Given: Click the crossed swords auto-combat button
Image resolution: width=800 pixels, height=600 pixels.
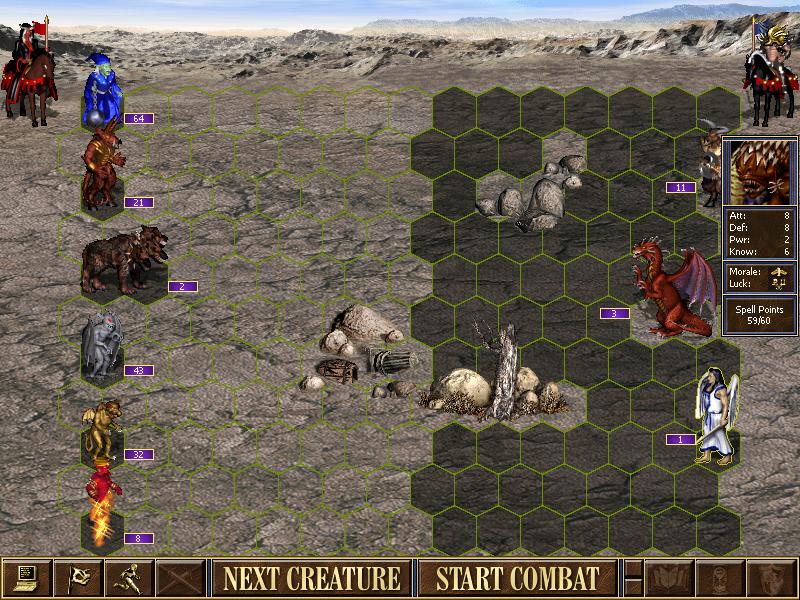Looking at the screenshot, I should coord(181,578).
